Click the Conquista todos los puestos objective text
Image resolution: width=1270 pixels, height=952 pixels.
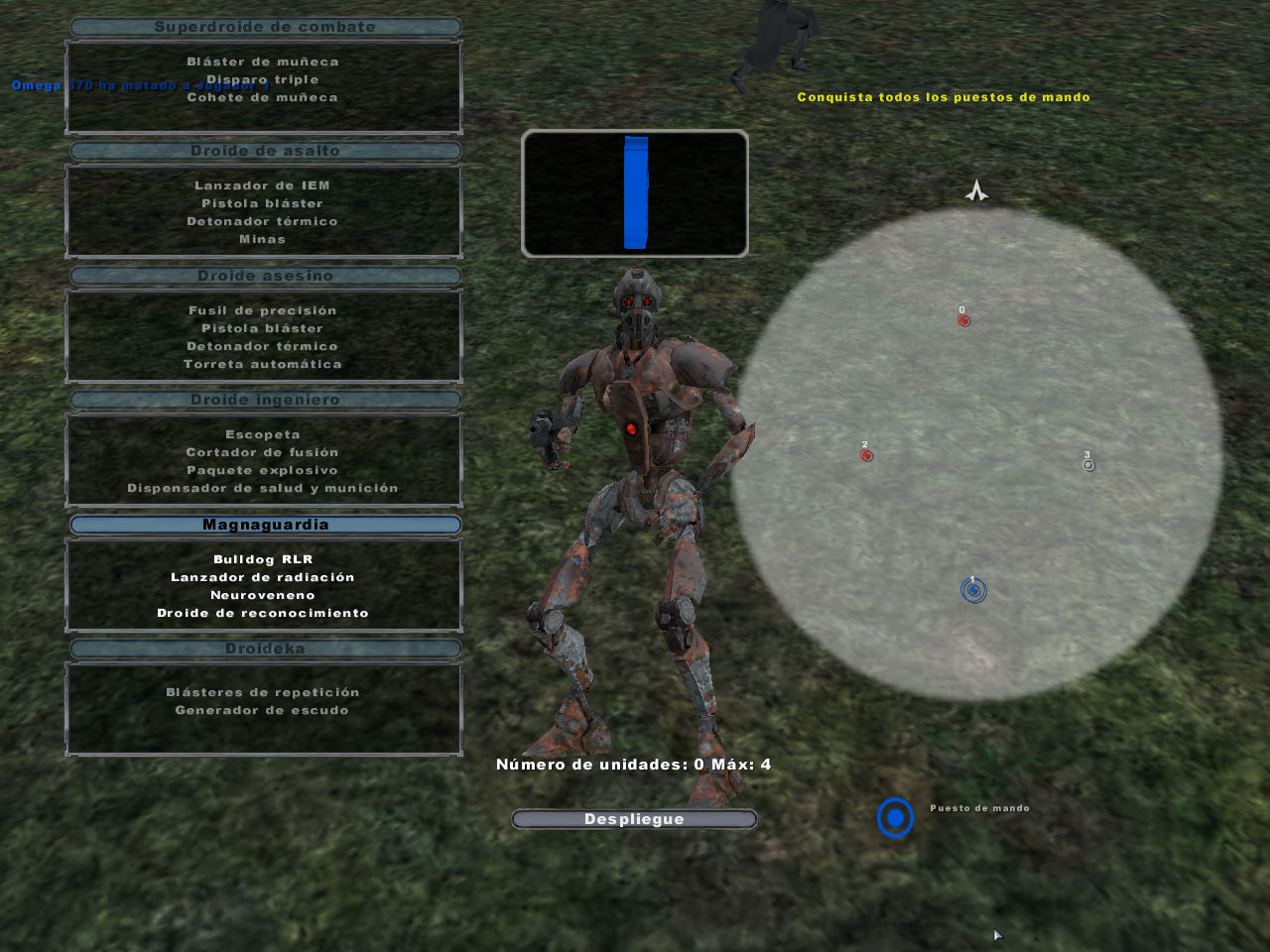click(943, 96)
